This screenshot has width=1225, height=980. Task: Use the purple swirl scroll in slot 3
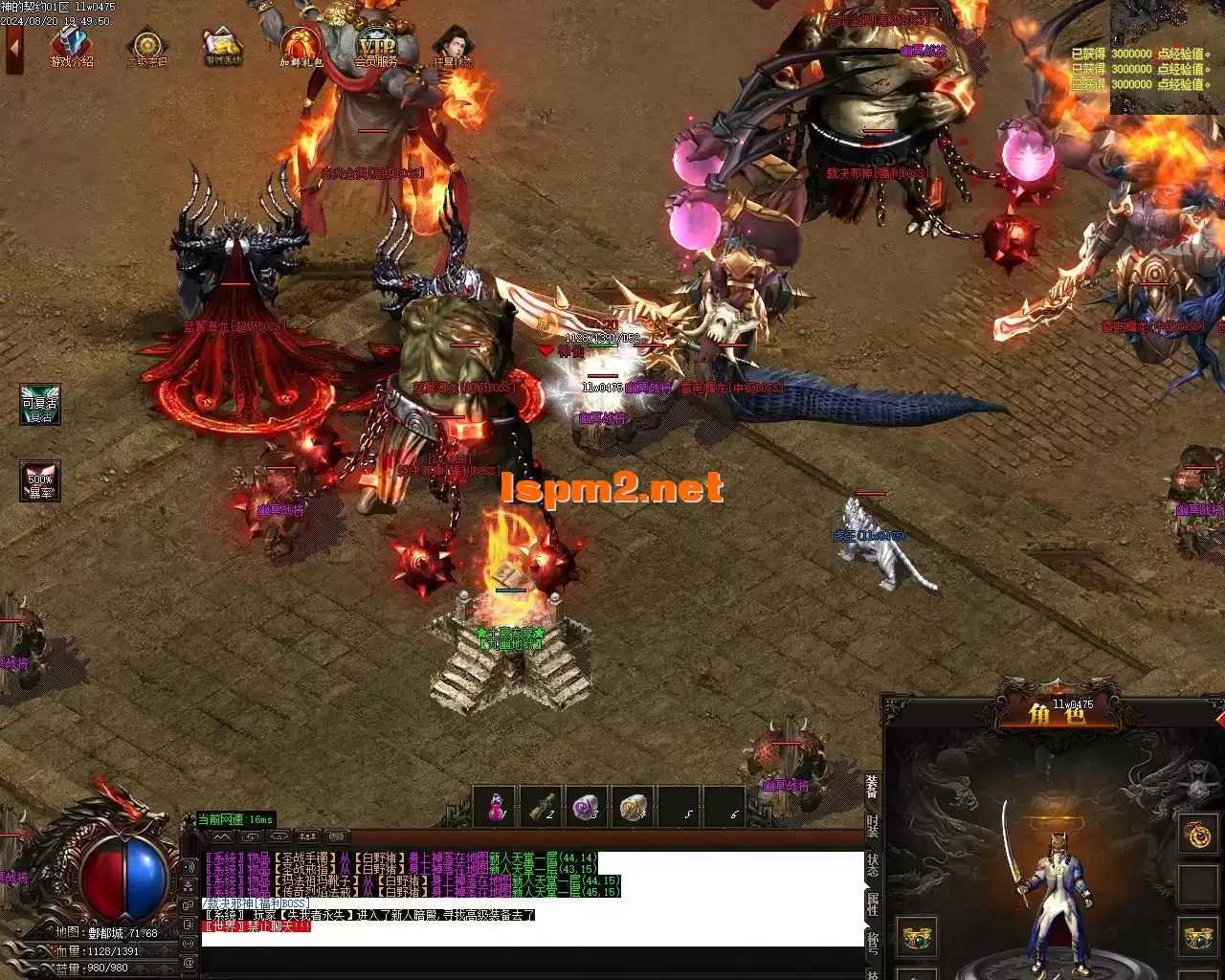[x=586, y=808]
